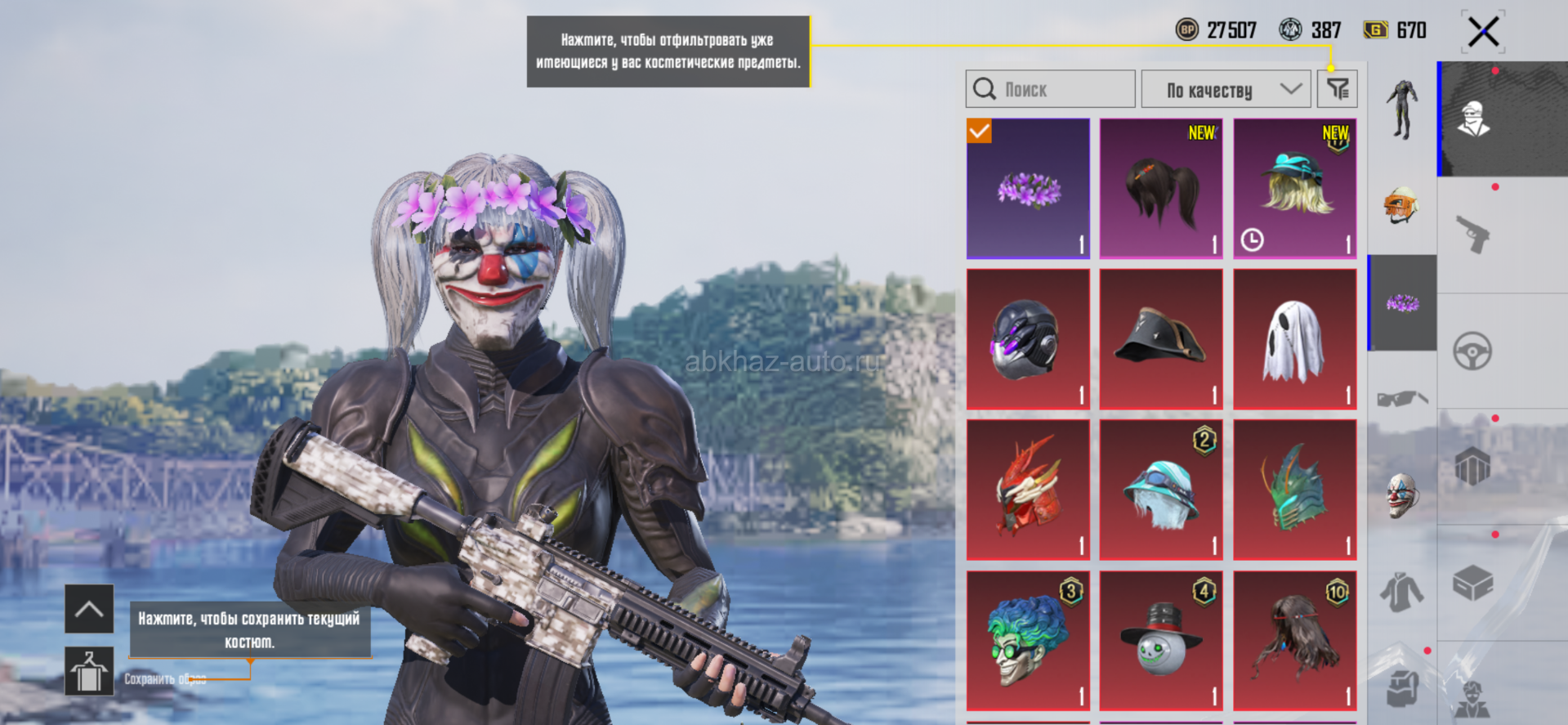
Task: Switch to the clown mask category
Action: pos(1402,495)
